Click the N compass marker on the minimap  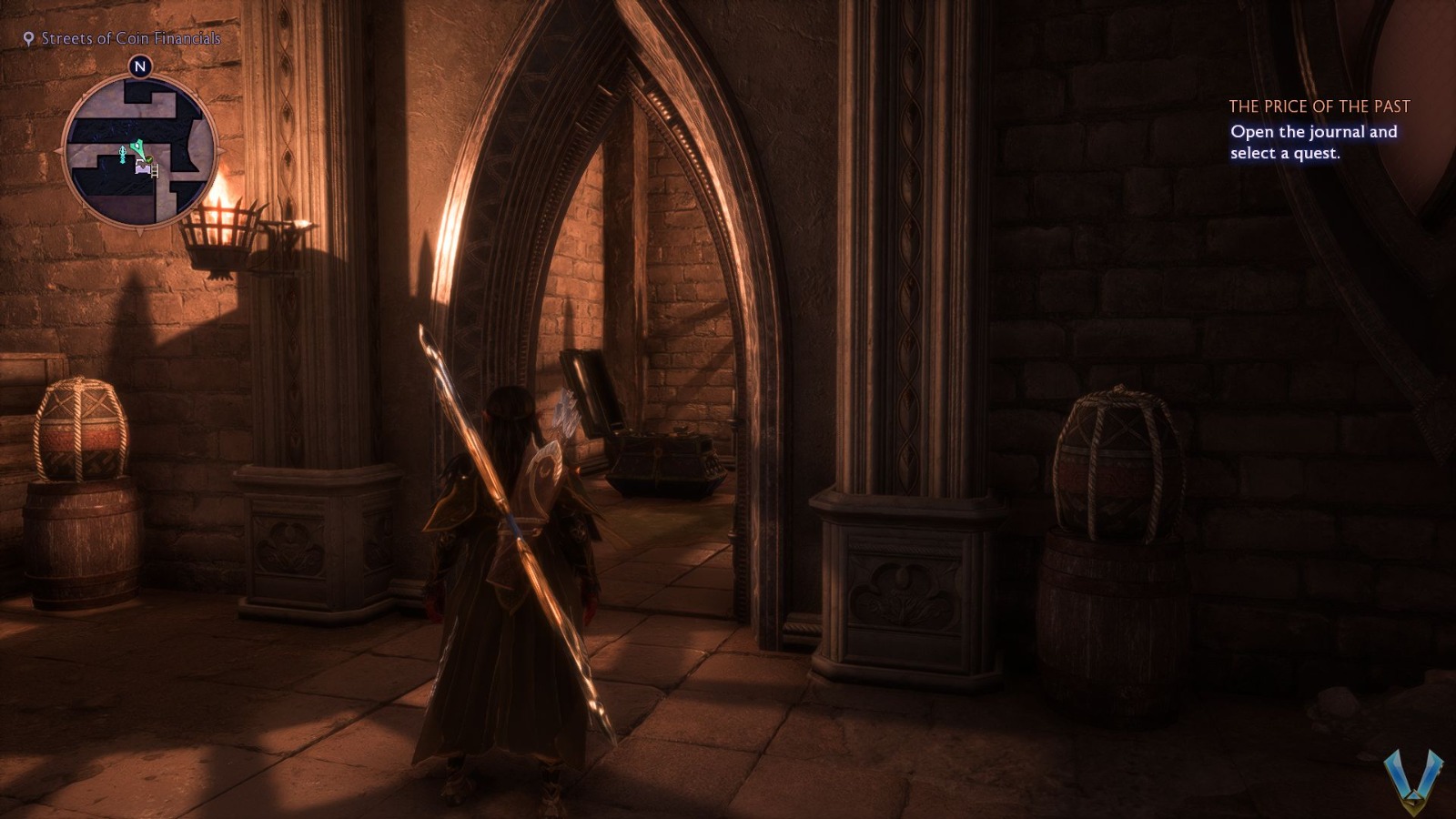coord(139,66)
